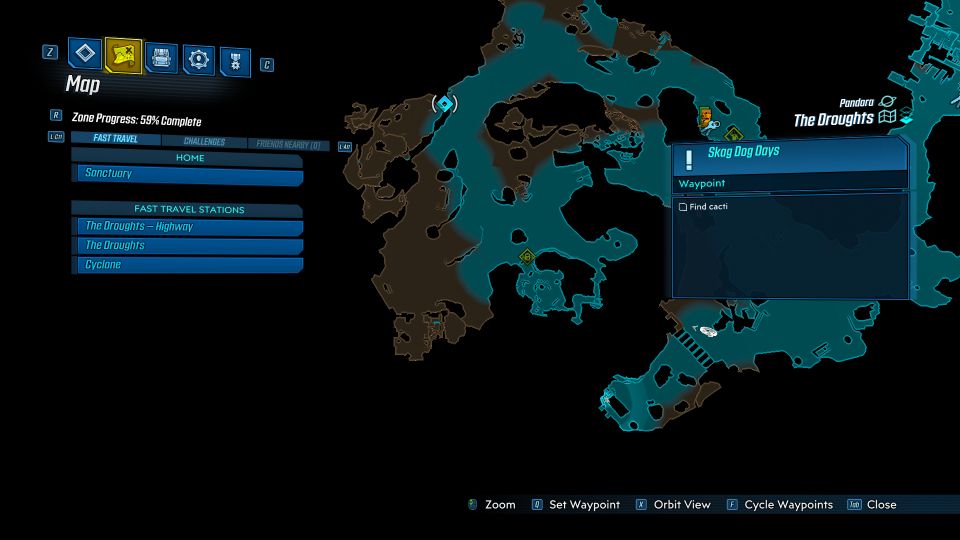Click the Droughts zone map icon

tap(887, 119)
